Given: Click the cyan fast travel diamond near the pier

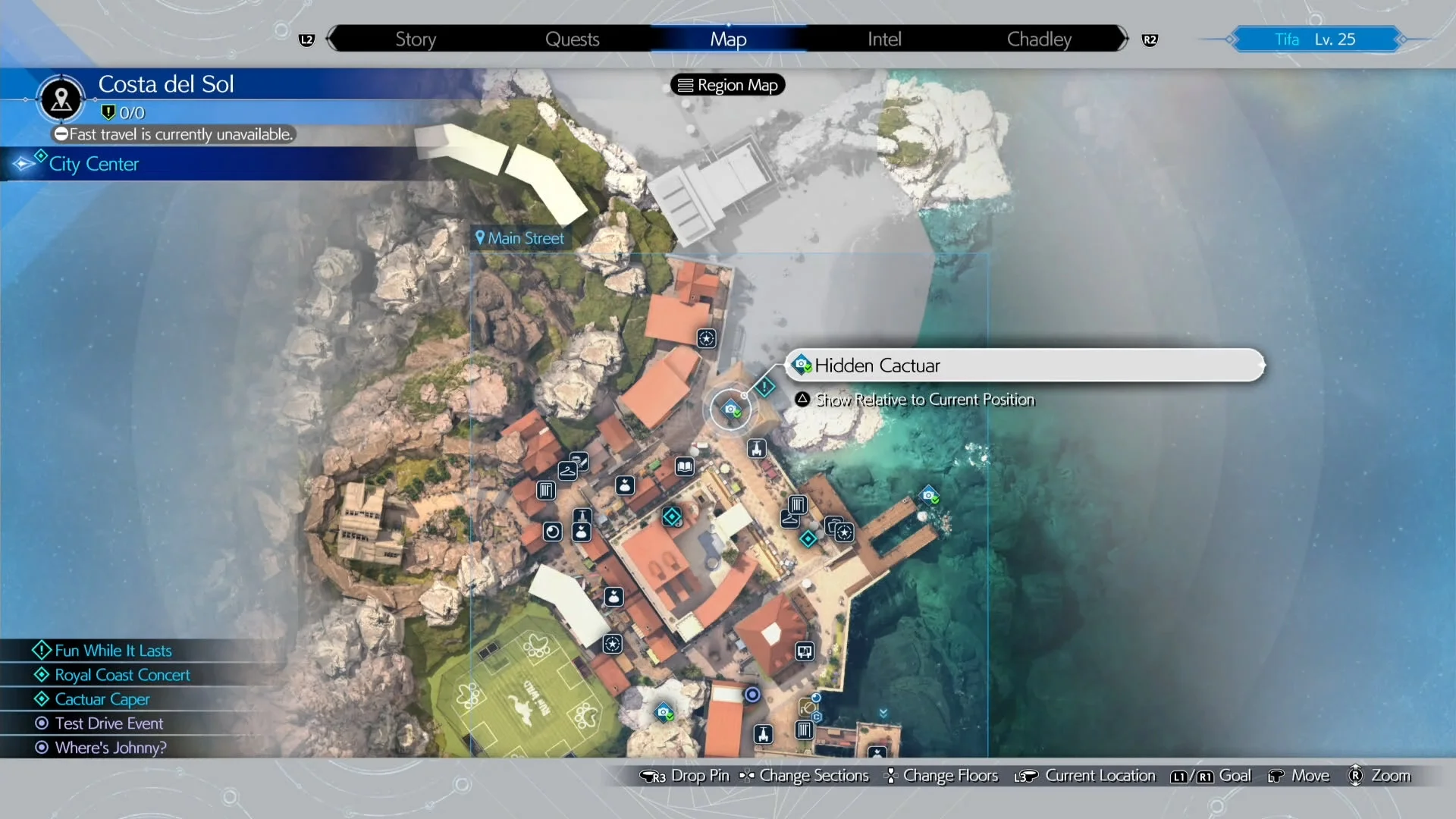Looking at the screenshot, I should tap(808, 538).
